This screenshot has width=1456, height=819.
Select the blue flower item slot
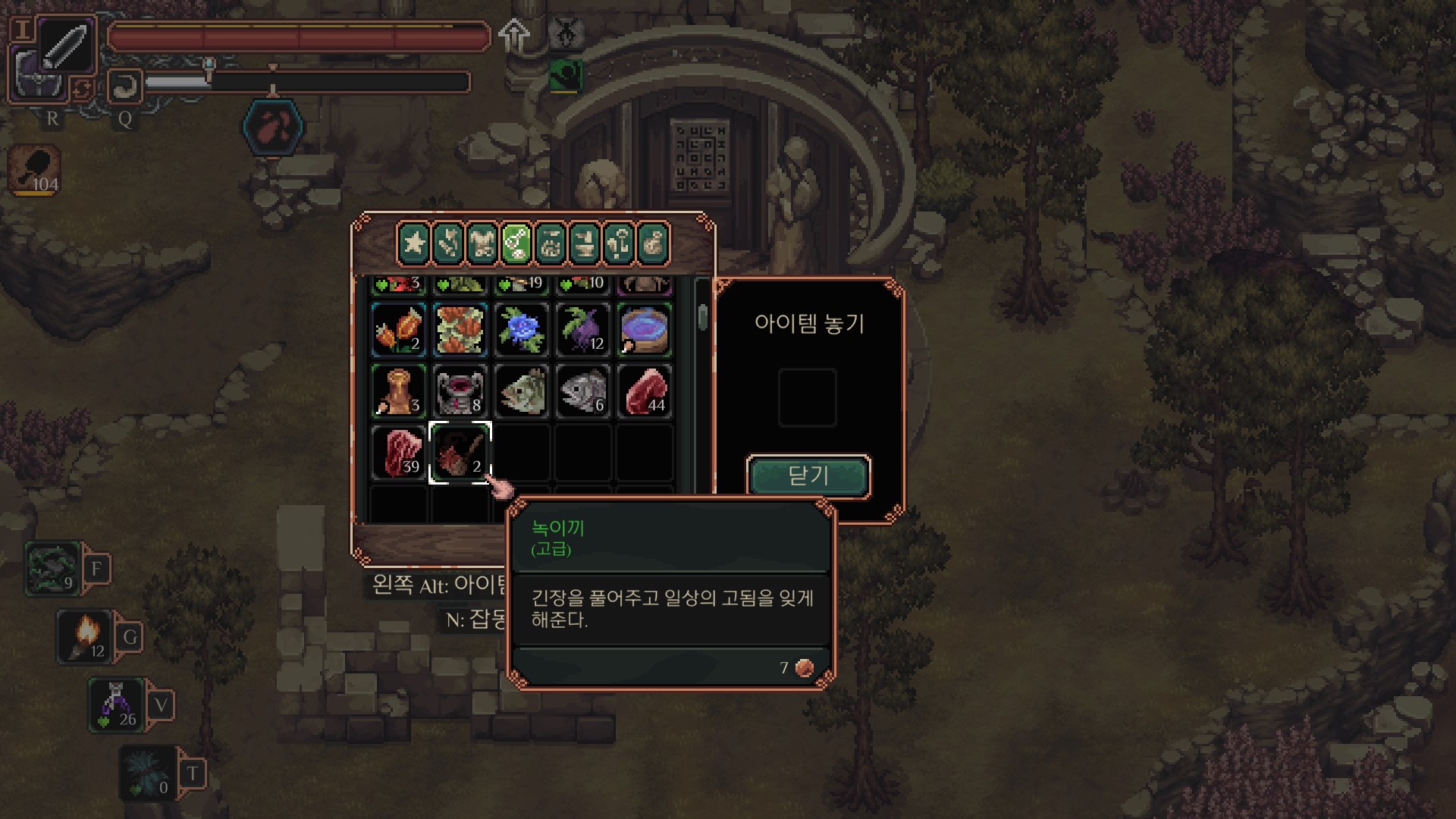pyautogui.click(x=521, y=330)
